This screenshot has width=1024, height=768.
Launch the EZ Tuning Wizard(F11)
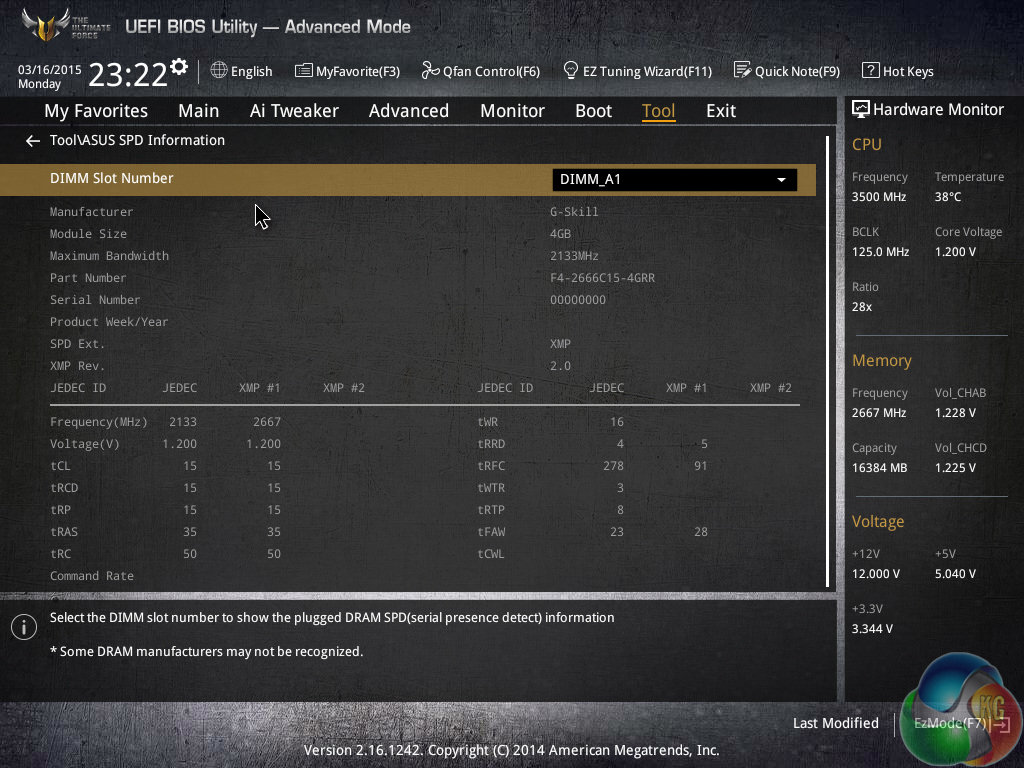[637, 71]
